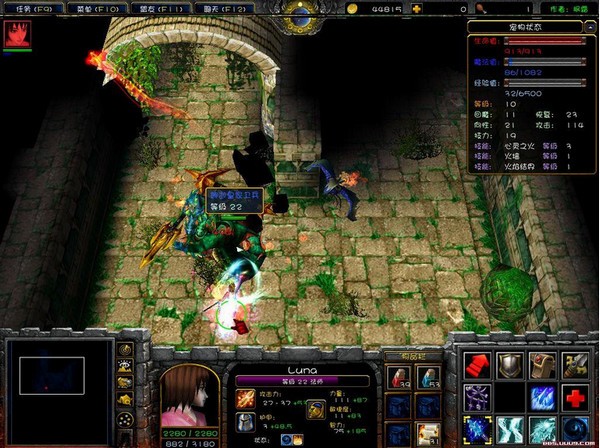Screen dimensions: 600x448
Task: Cast the teal lightning streak ability
Action: click(510, 430)
